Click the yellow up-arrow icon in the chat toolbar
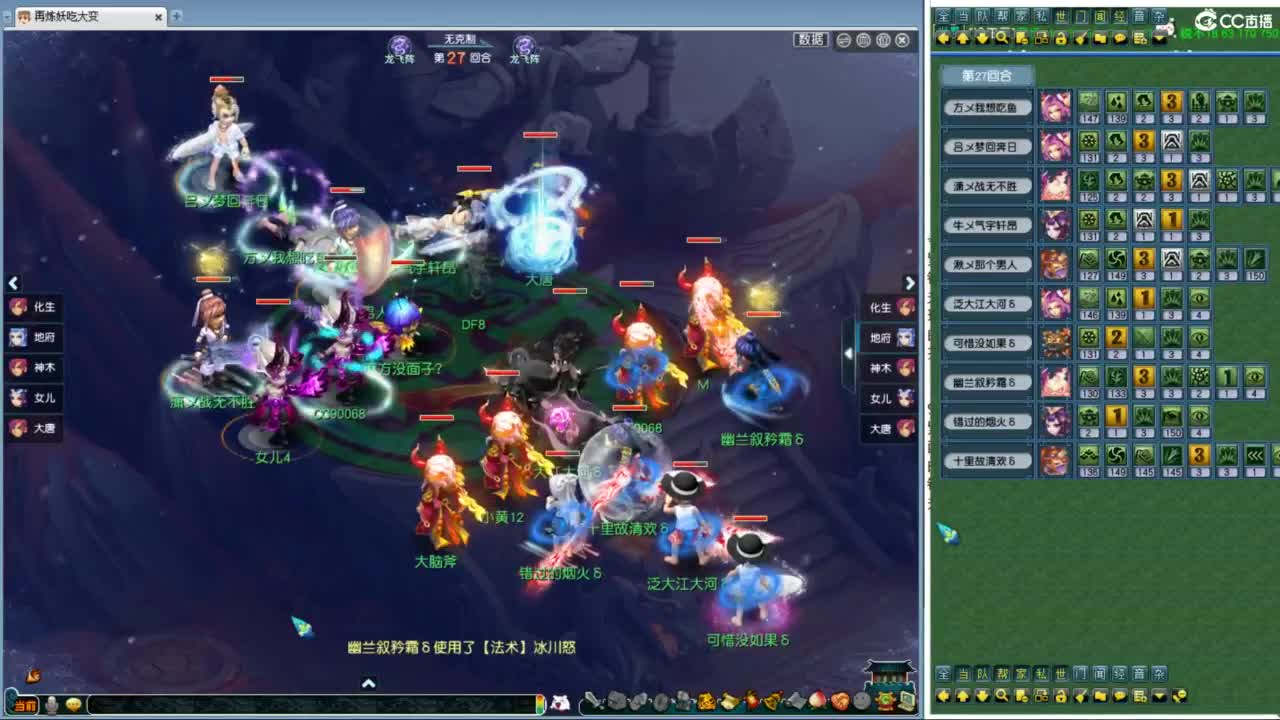Screen dimensions: 1280x720 (x=962, y=37)
